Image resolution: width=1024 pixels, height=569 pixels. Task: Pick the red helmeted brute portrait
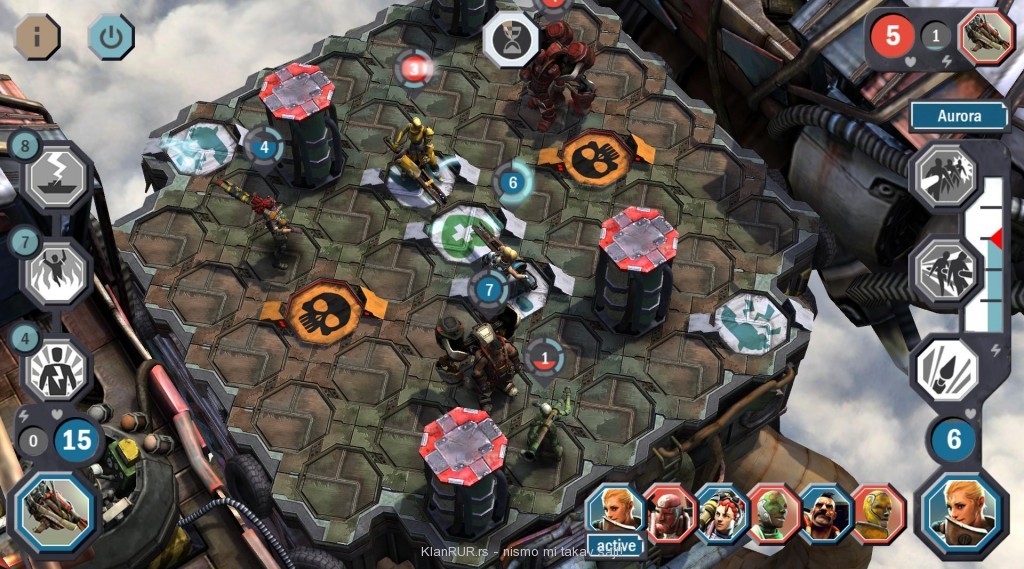(x=670, y=513)
